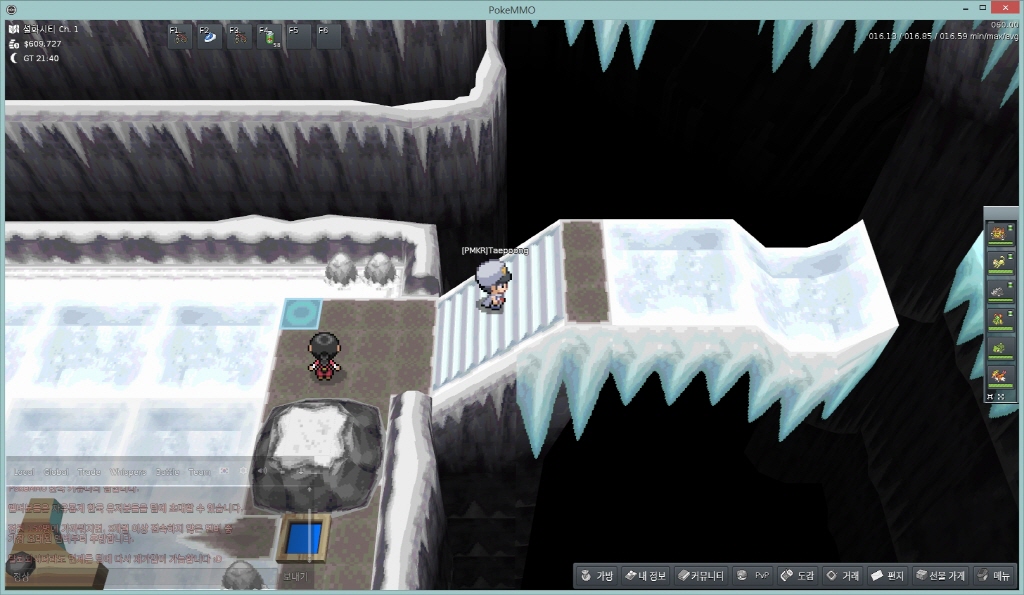
Task: Open the 선물 가게 gift shop
Action: (x=941, y=576)
